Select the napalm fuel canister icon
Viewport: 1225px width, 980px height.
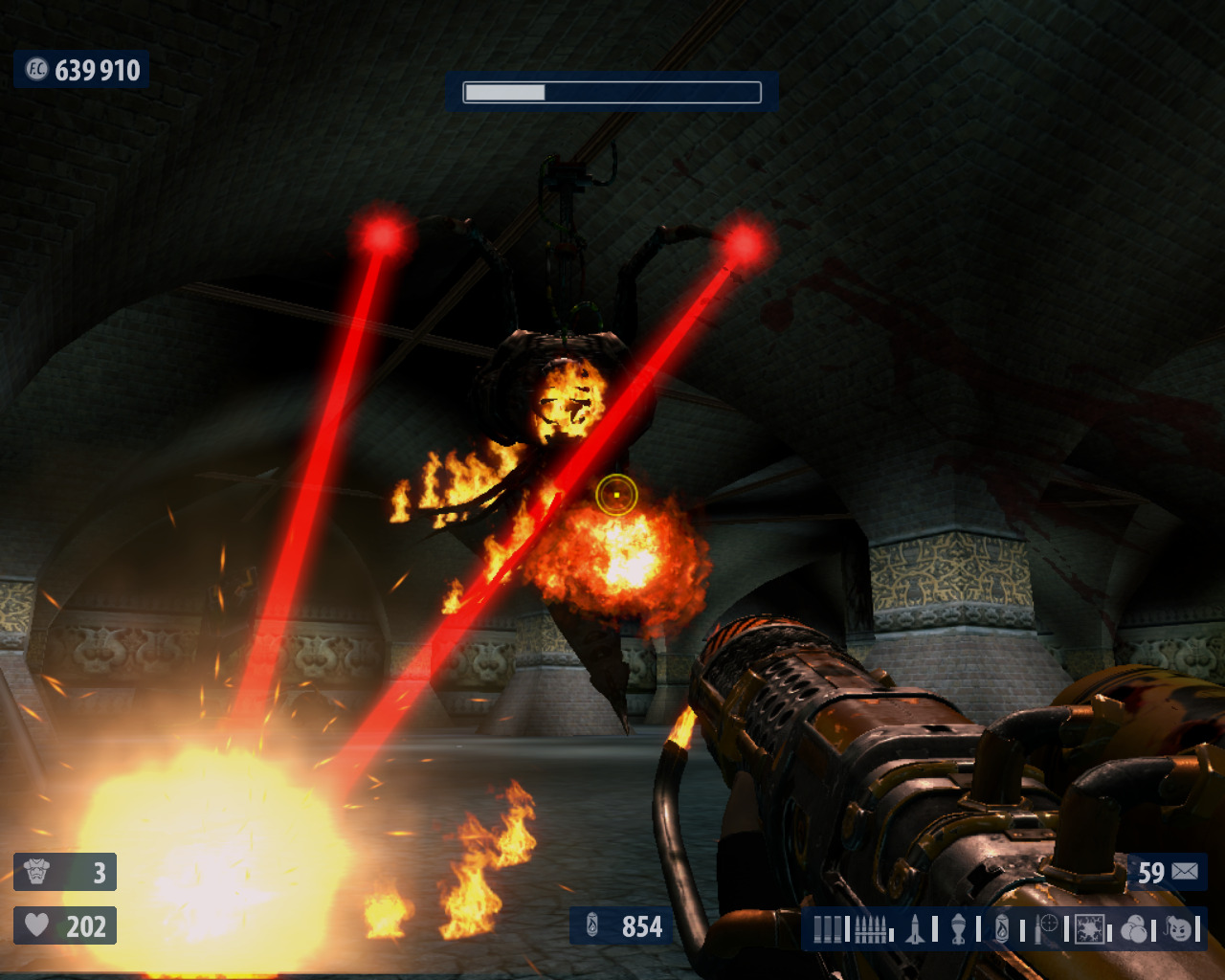(x=1002, y=929)
